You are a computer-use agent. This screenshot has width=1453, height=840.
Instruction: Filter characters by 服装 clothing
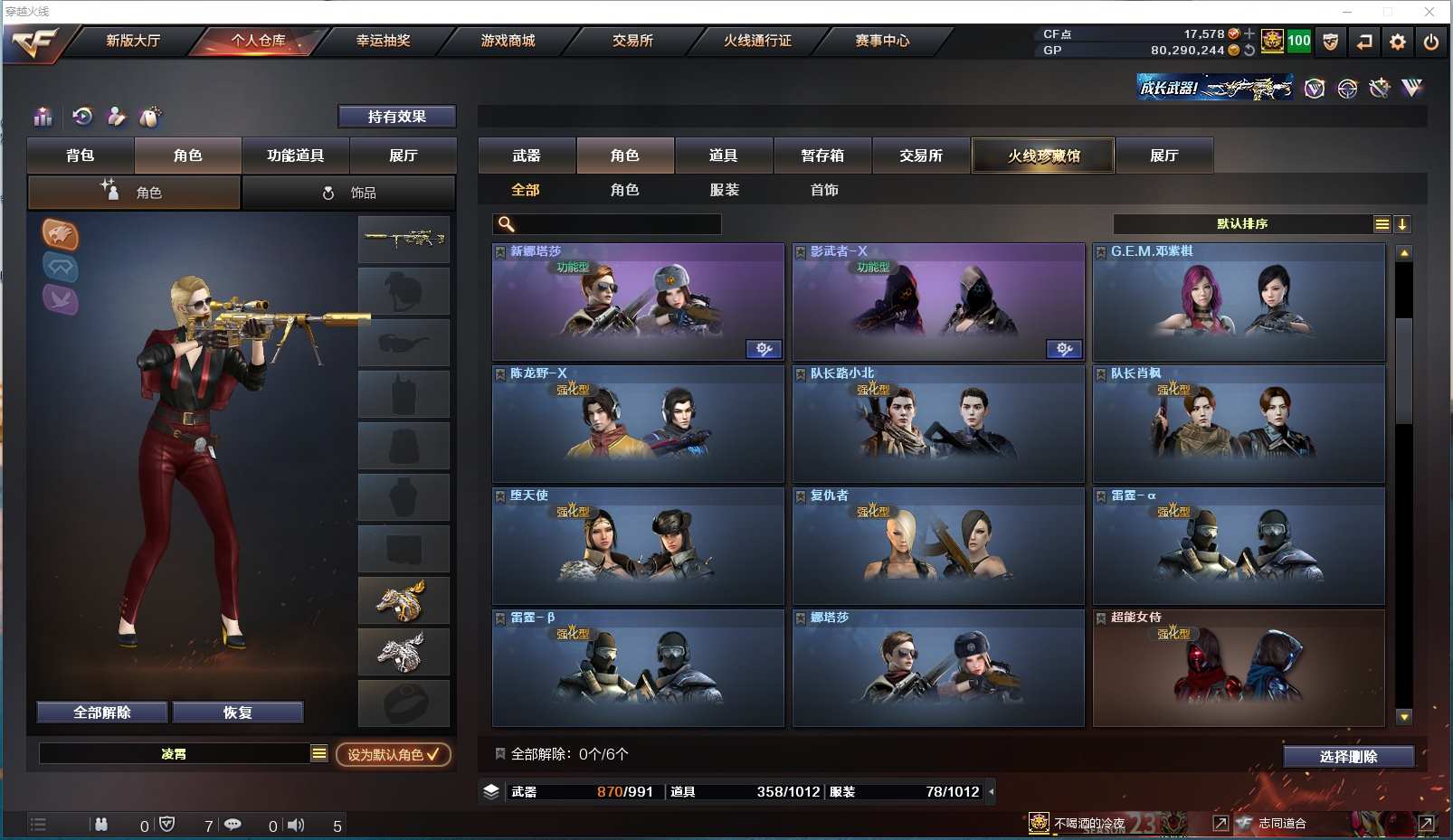[x=725, y=190]
